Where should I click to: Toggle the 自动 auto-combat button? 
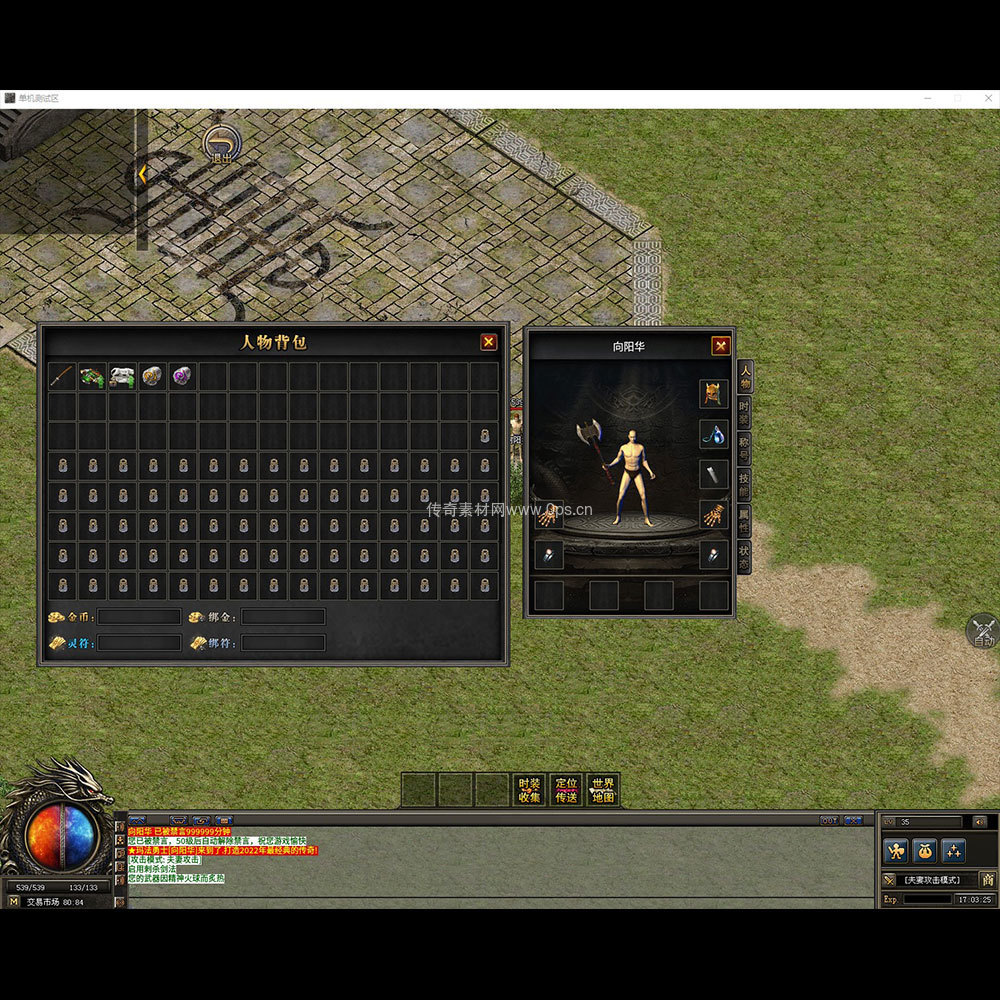pyautogui.click(x=983, y=631)
